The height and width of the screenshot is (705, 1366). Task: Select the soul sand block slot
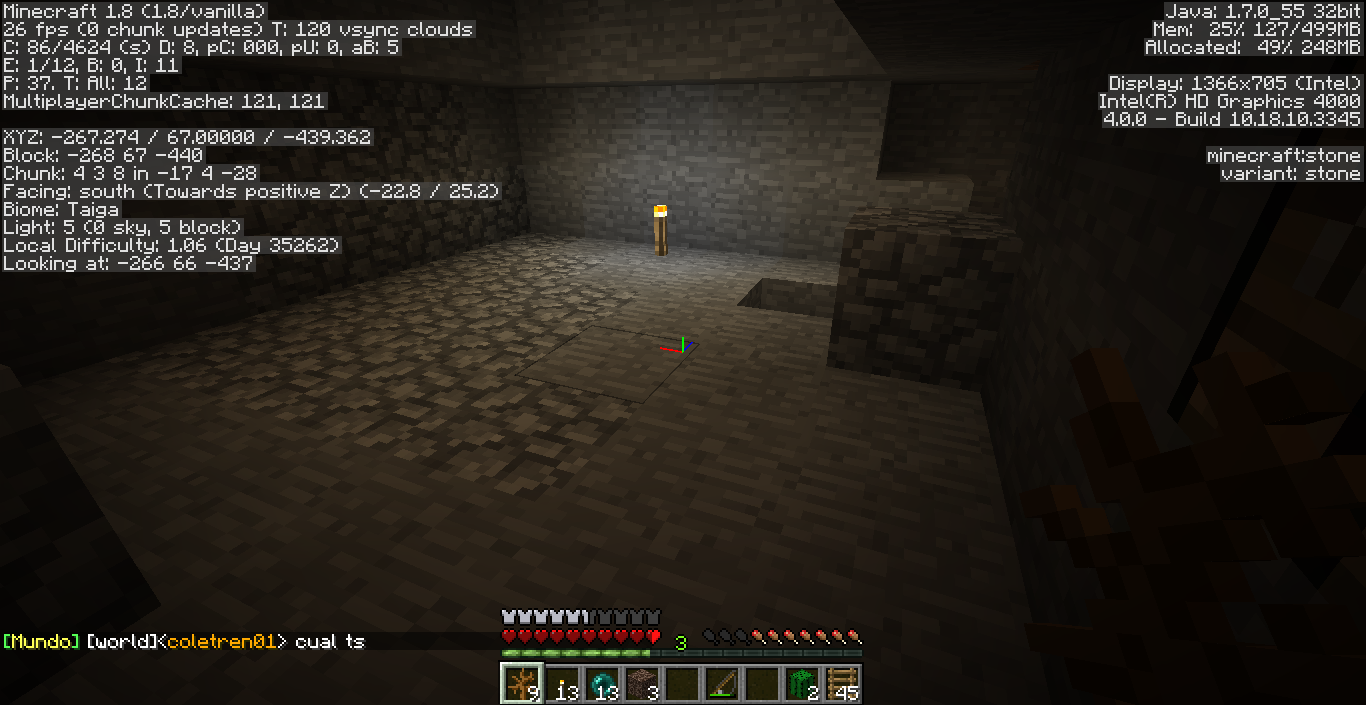[641, 683]
